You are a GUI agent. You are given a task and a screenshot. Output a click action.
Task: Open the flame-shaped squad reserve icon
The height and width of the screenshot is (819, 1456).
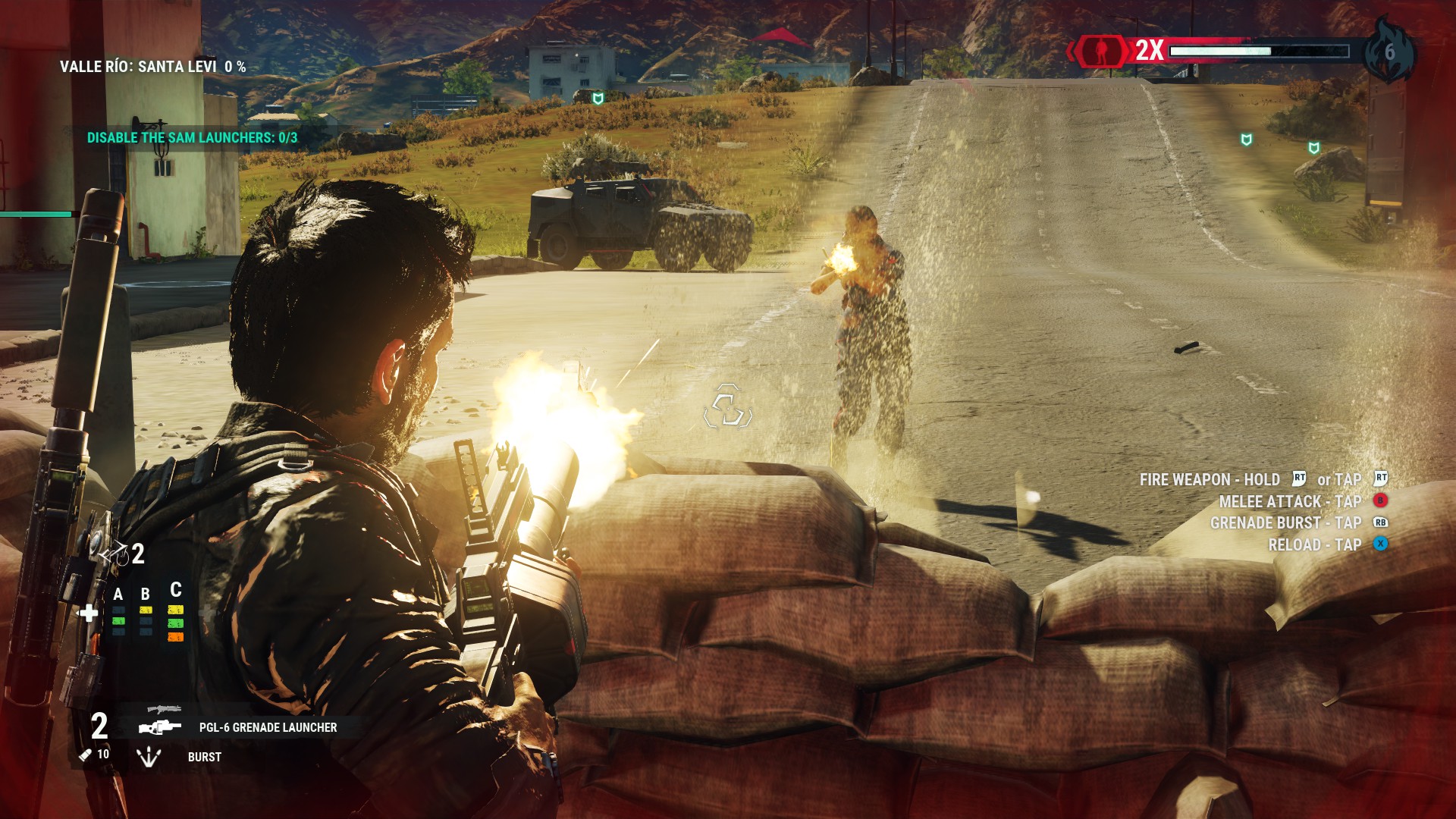(1389, 52)
